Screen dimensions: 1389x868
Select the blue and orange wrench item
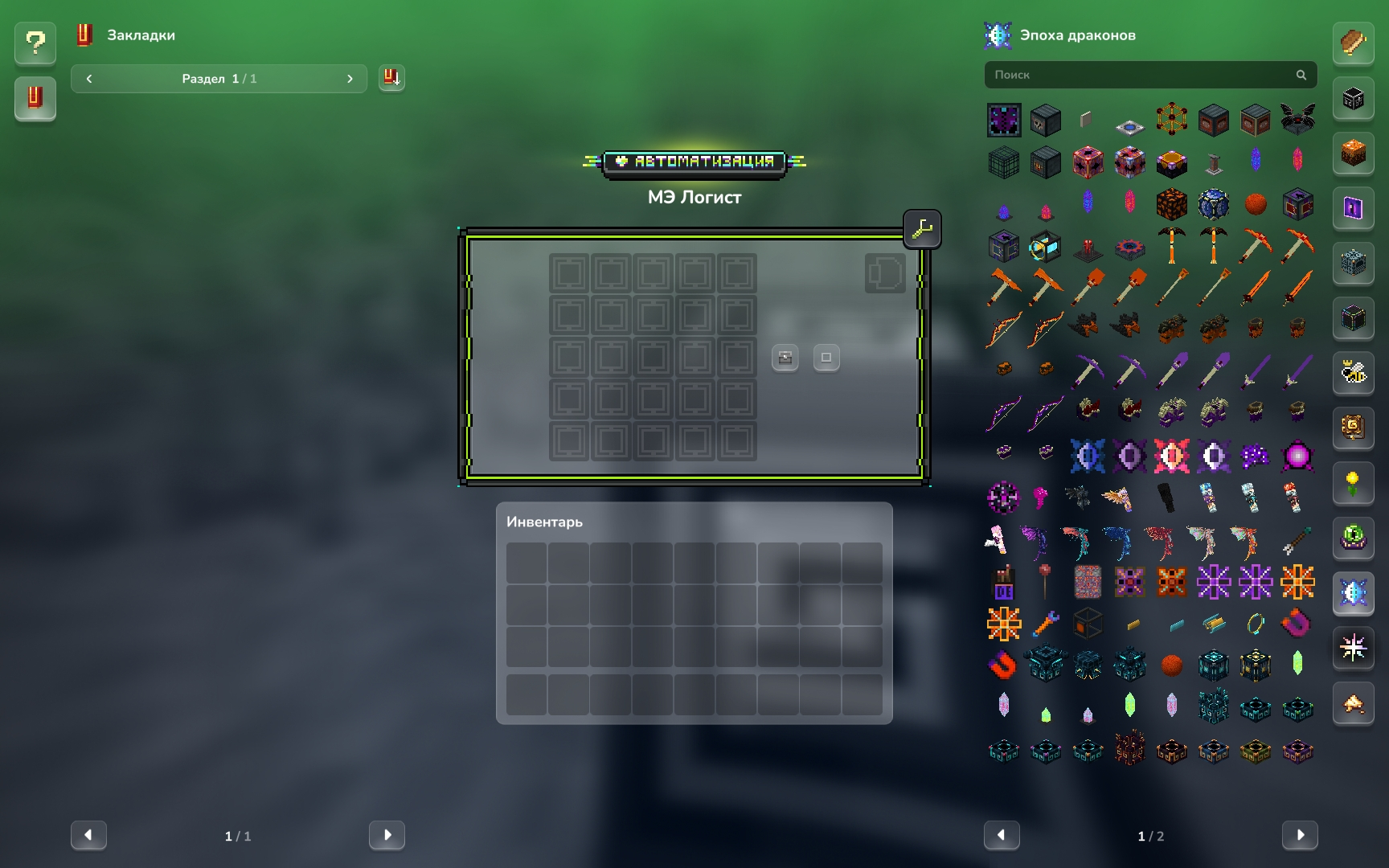pos(1046,623)
